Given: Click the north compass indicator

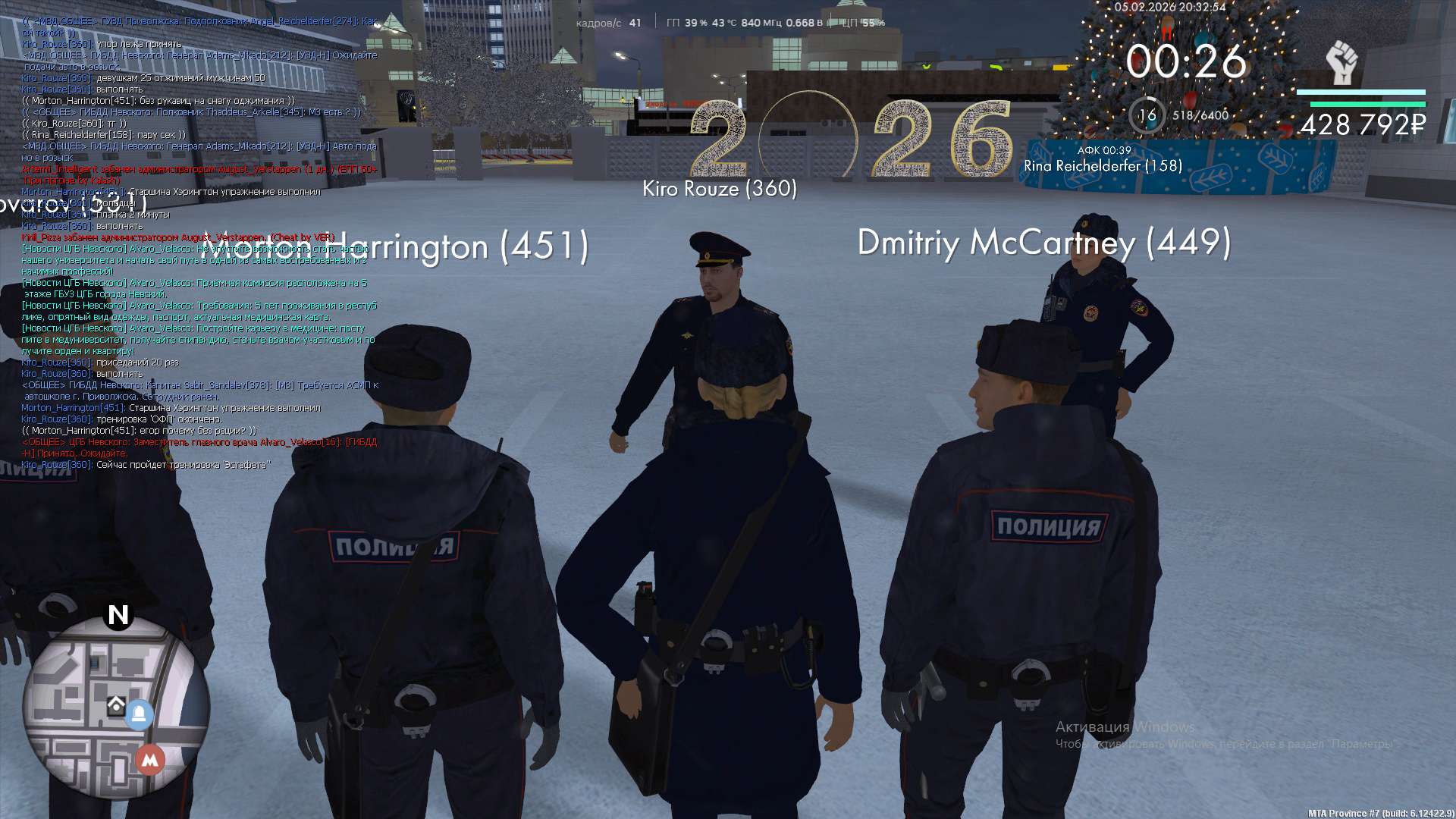Looking at the screenshot, I should click(118, 614).
